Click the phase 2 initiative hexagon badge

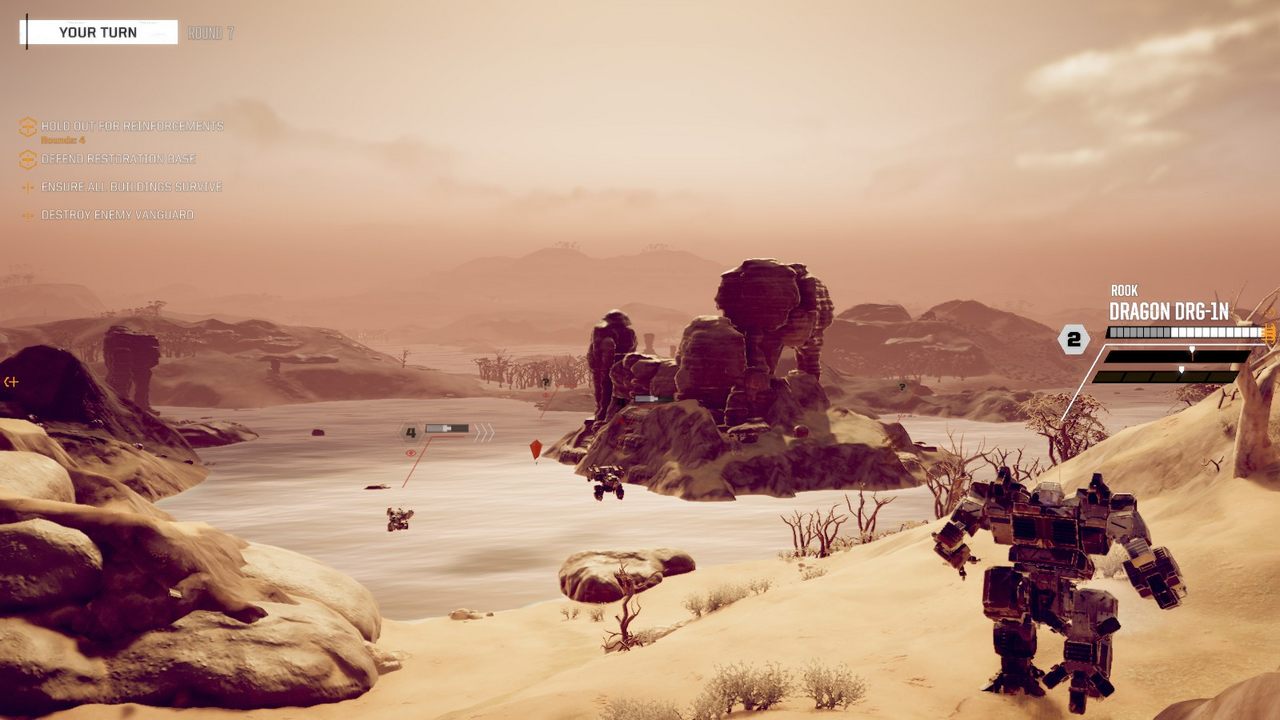point(1073,340)
